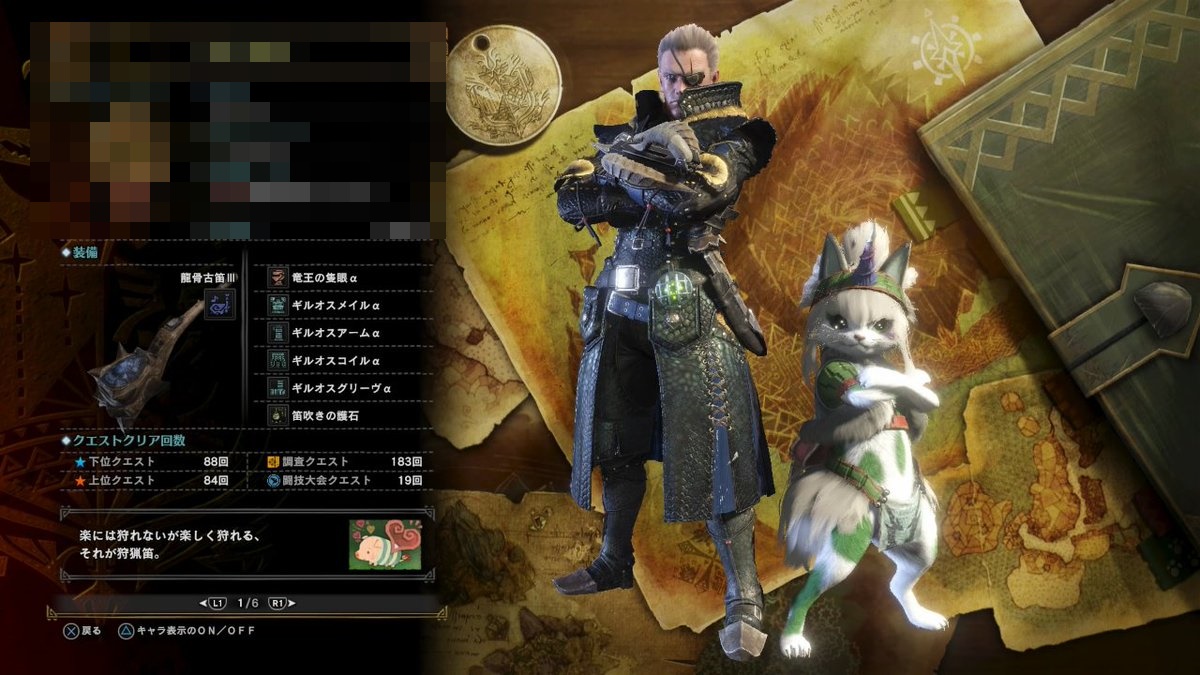This screenshot has width=1200, height=675.
Task: Click the hunting horn melody icon
Action: click(x=219, y=304)
